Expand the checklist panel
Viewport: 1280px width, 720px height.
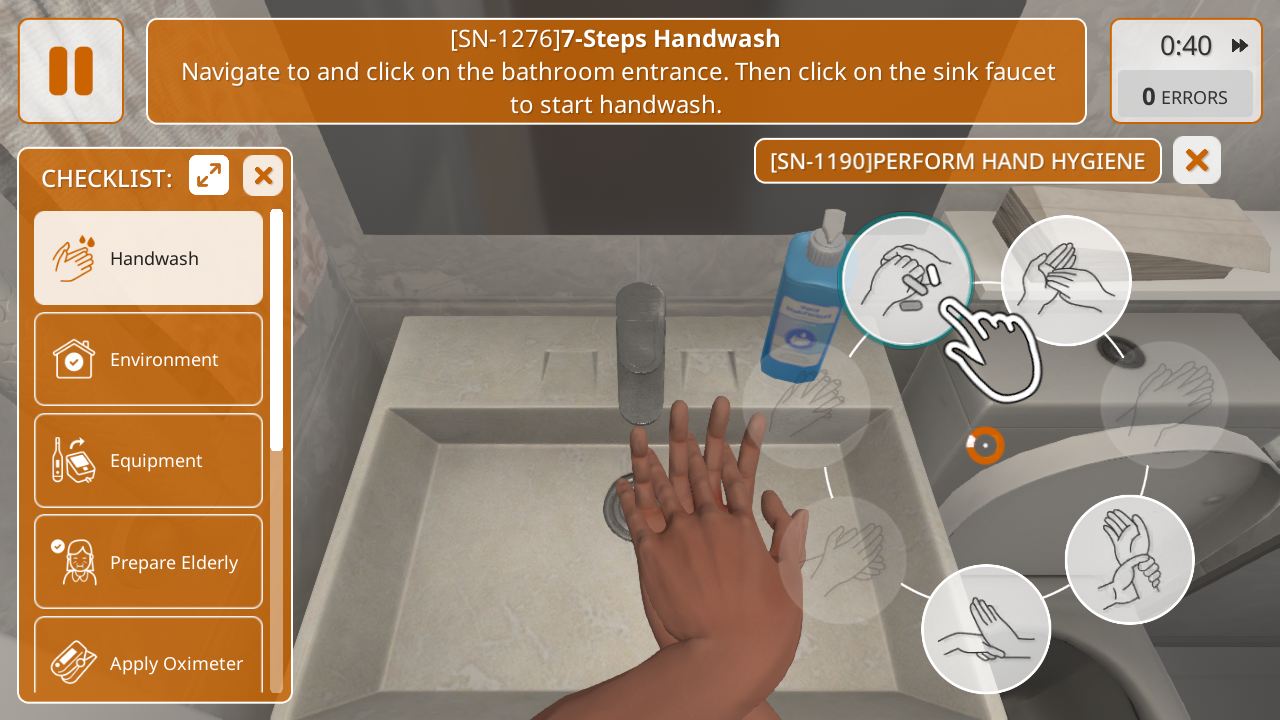pos(209,176)
